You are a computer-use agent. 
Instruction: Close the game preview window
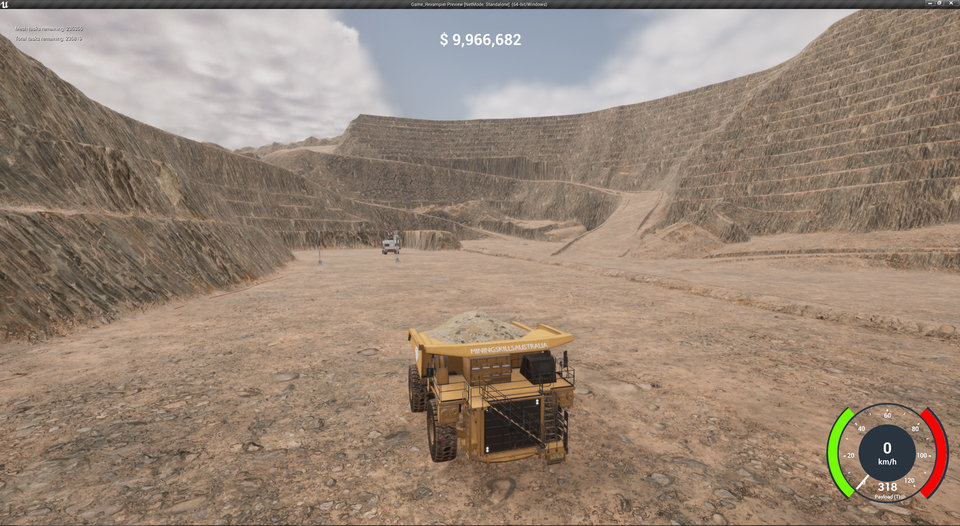tap(951, 4)
